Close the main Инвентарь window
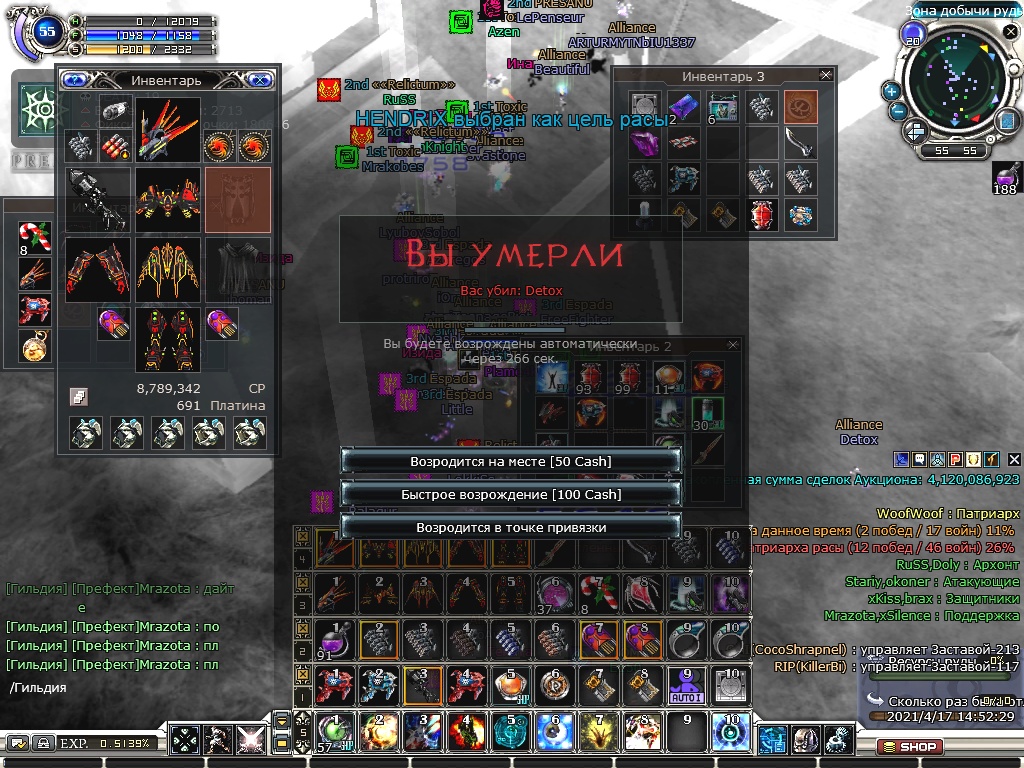This screenshot has width=1024, height=768. [x=259, y=80]
